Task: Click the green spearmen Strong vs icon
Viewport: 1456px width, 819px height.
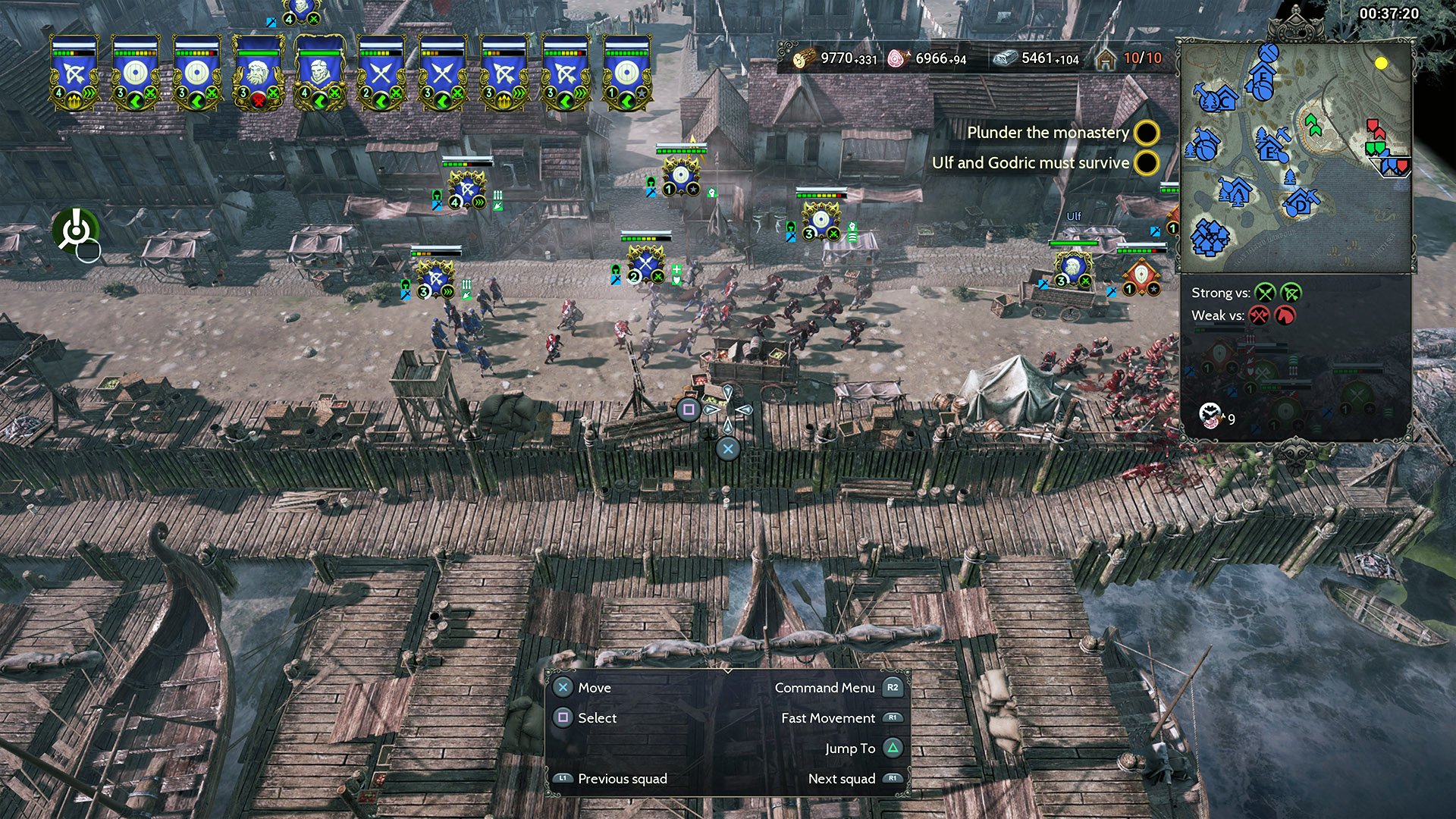Action: [x=1265, y=294]
